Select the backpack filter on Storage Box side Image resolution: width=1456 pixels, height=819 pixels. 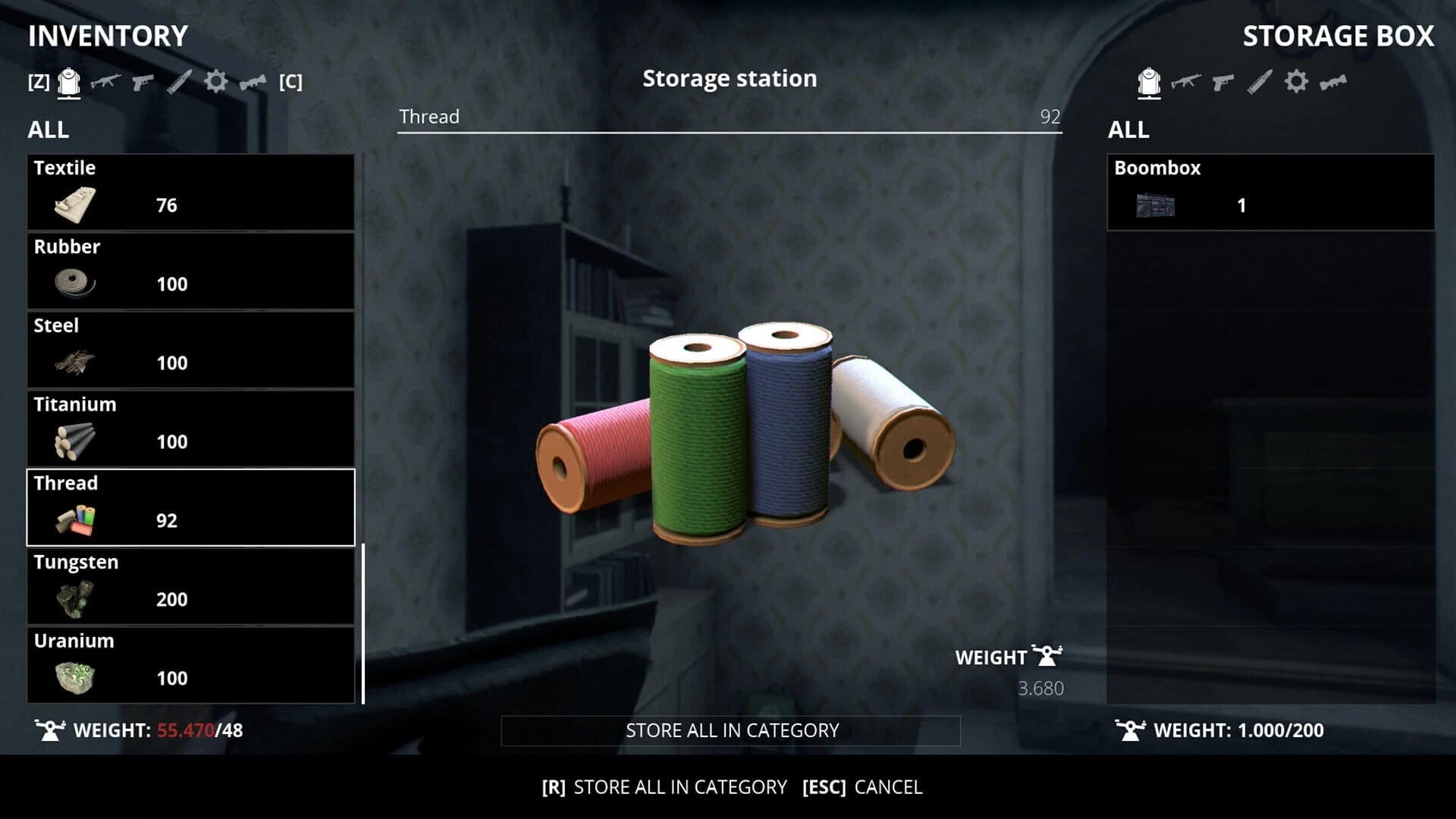pyautogui.click(x=1147, y=83)
